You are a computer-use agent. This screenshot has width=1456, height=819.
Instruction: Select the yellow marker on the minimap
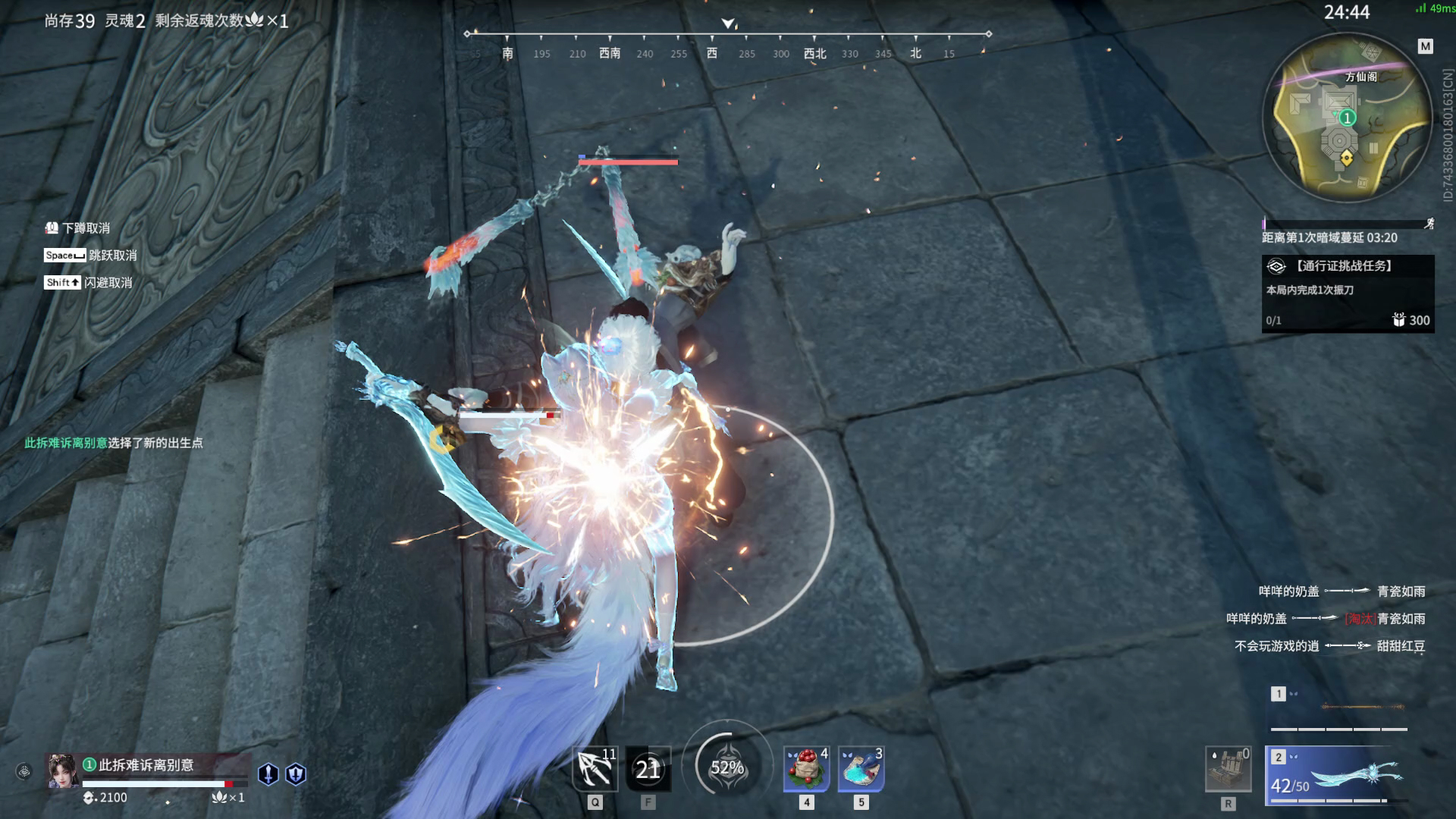[x=1346, y=158]
